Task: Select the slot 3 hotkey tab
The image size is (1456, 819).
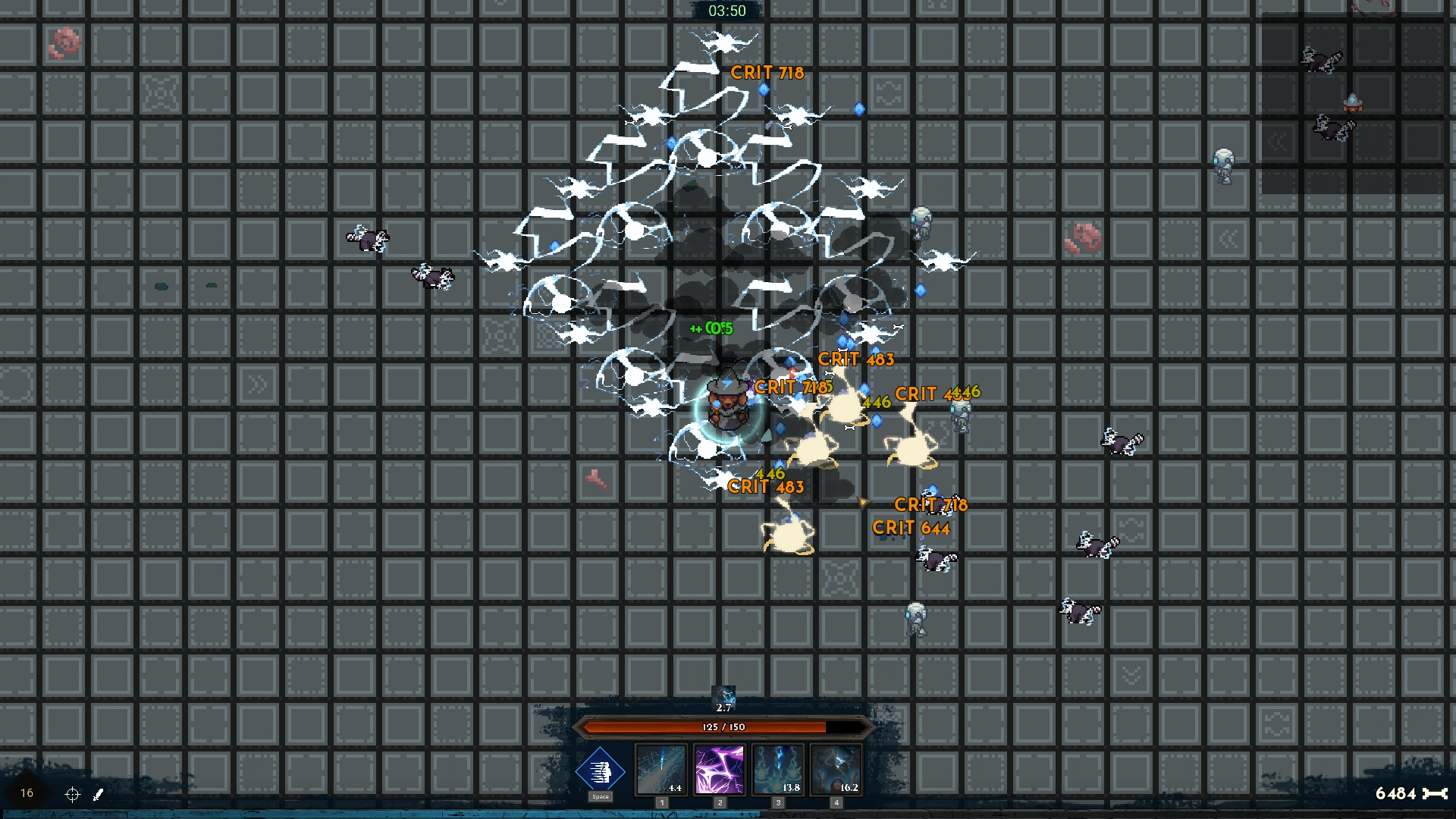Action: coord(778,802)
